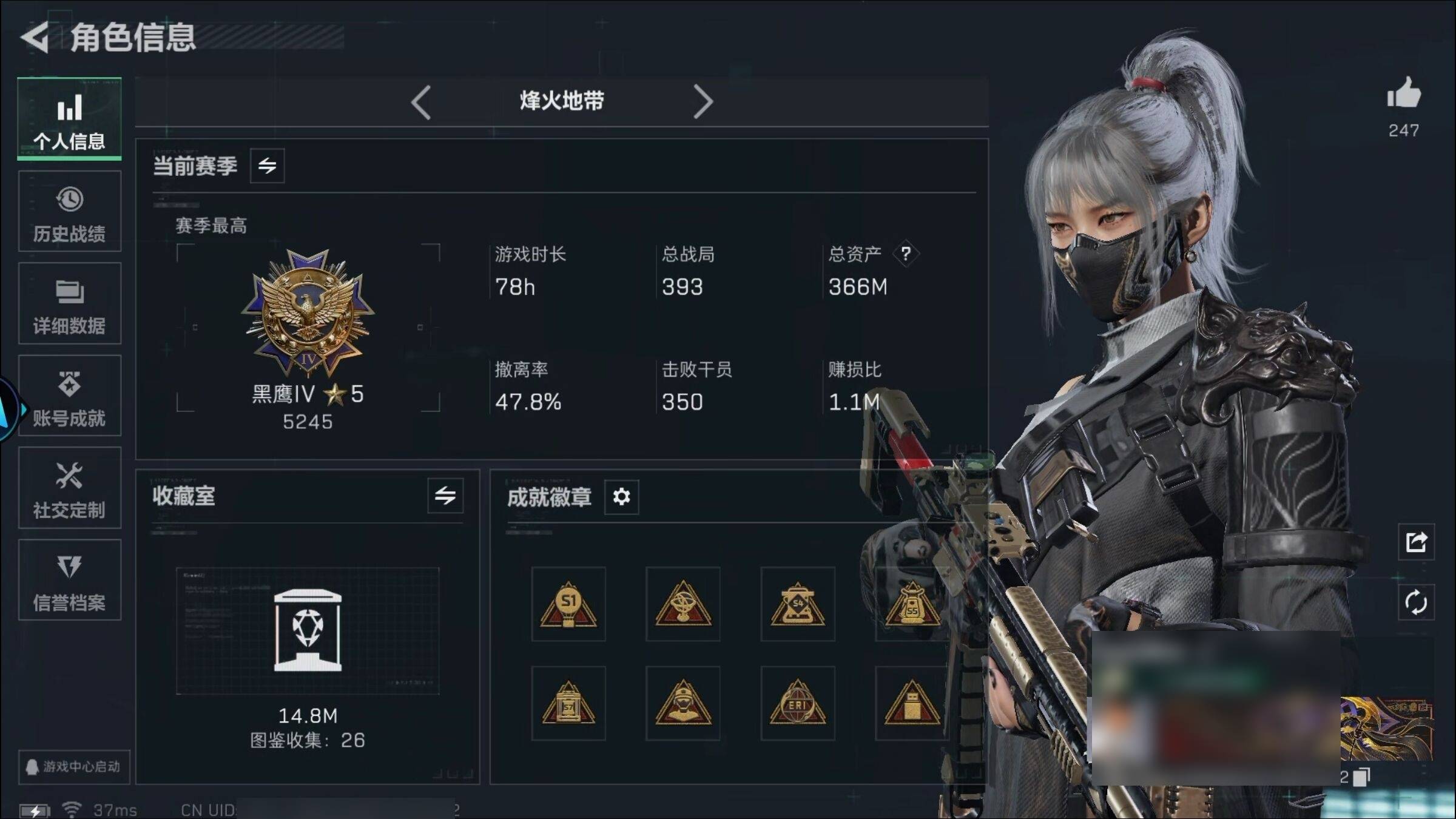Click the rotate character refresh button
Image resolution: width=1456 pixels, height=819 pixels.
tap(1416, 602)
